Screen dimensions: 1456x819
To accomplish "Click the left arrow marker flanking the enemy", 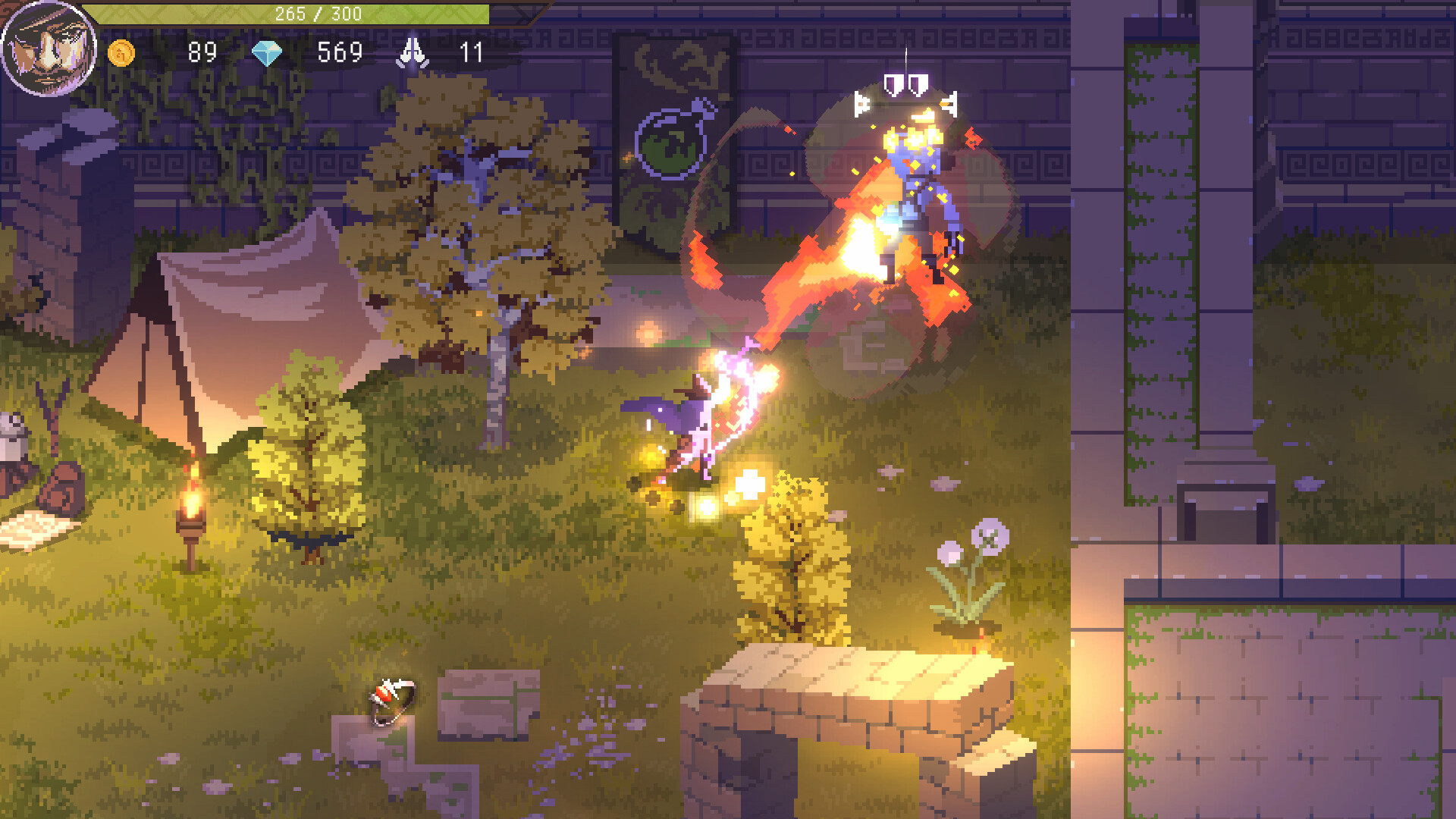I will pos(861,102).
